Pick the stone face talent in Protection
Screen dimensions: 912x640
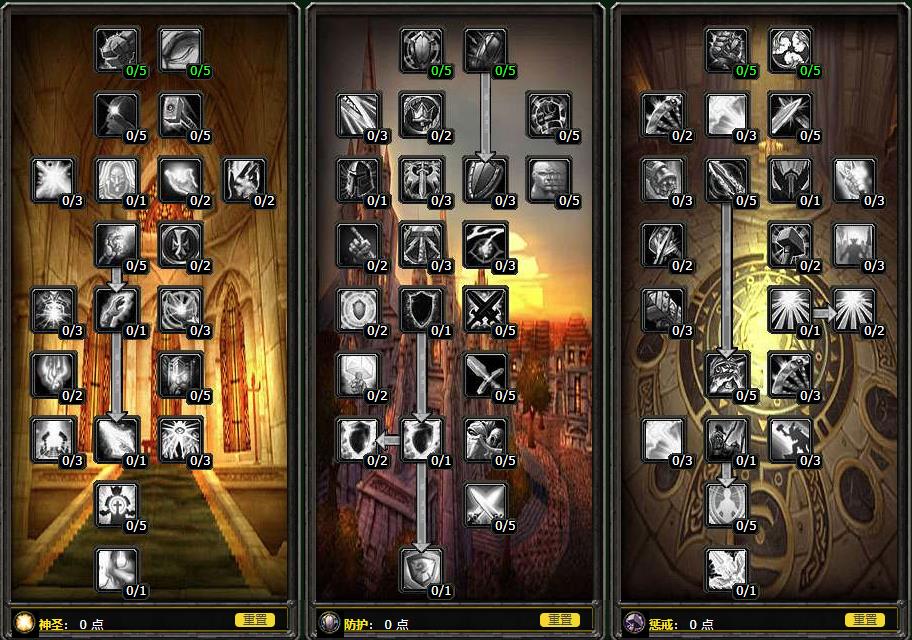click(x=548, y=180)
